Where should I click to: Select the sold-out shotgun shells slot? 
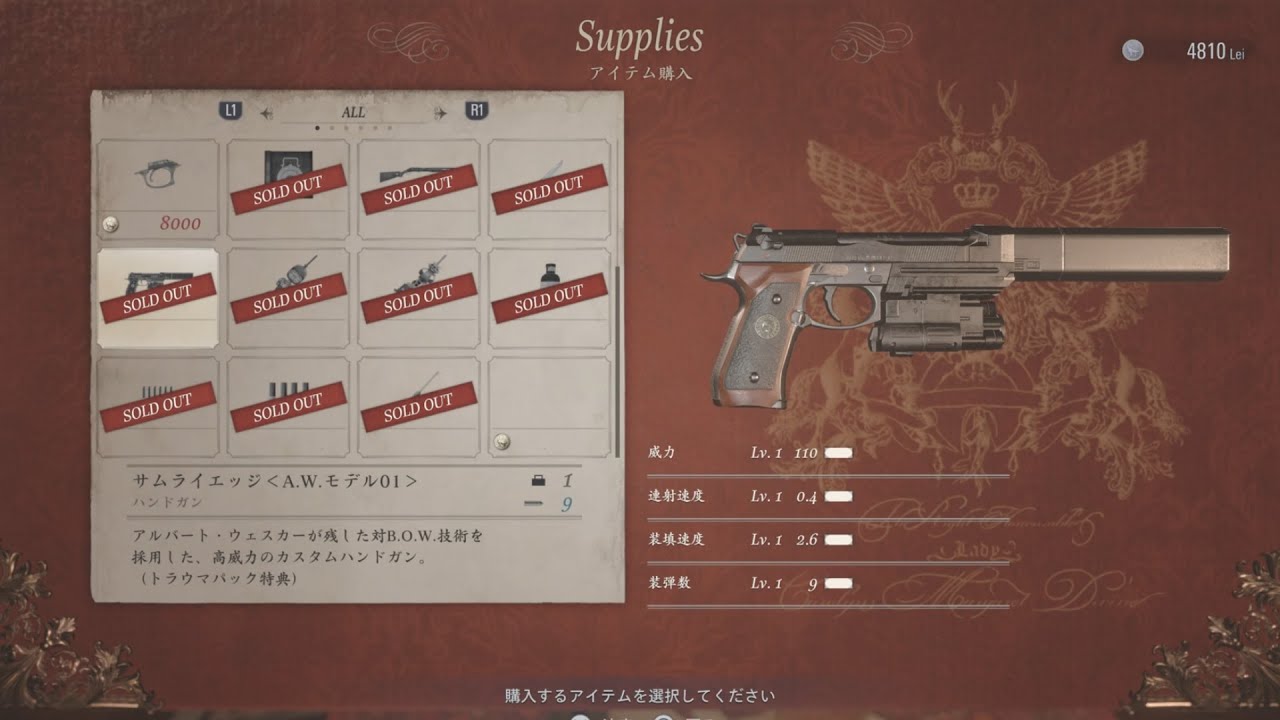[x=288, y=406]
